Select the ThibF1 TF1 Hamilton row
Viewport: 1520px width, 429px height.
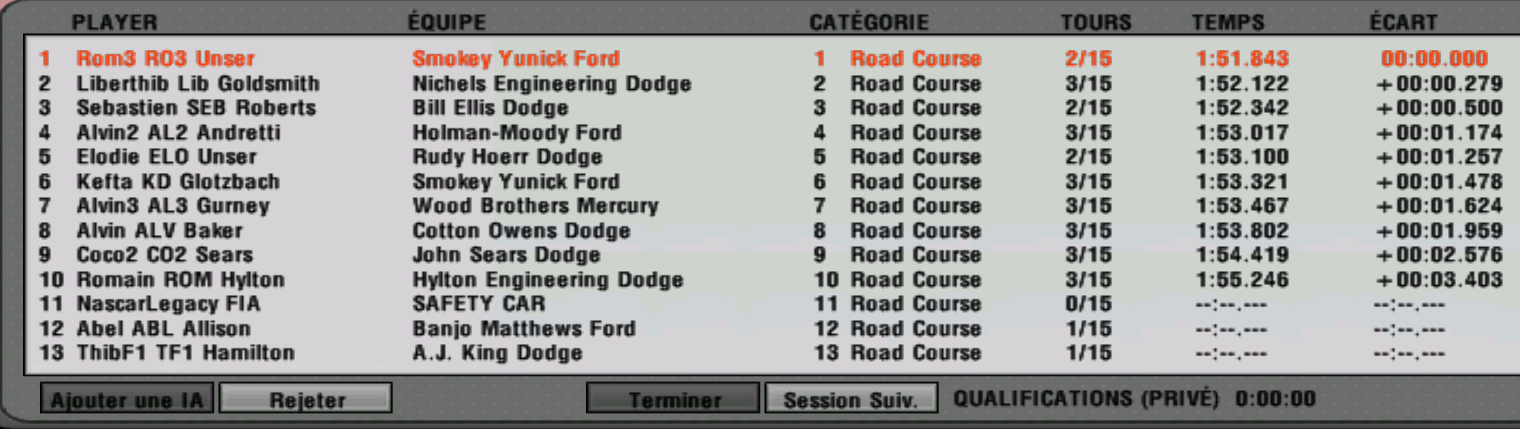185,353
